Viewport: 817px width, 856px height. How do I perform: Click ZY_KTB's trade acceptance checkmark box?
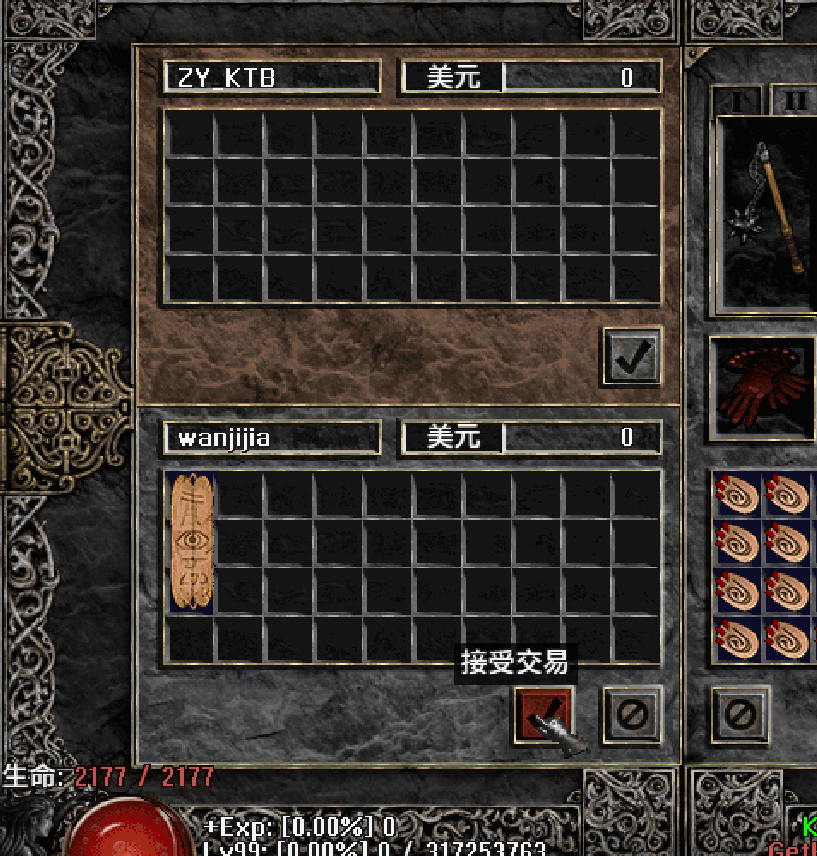[x=632, y=357]
